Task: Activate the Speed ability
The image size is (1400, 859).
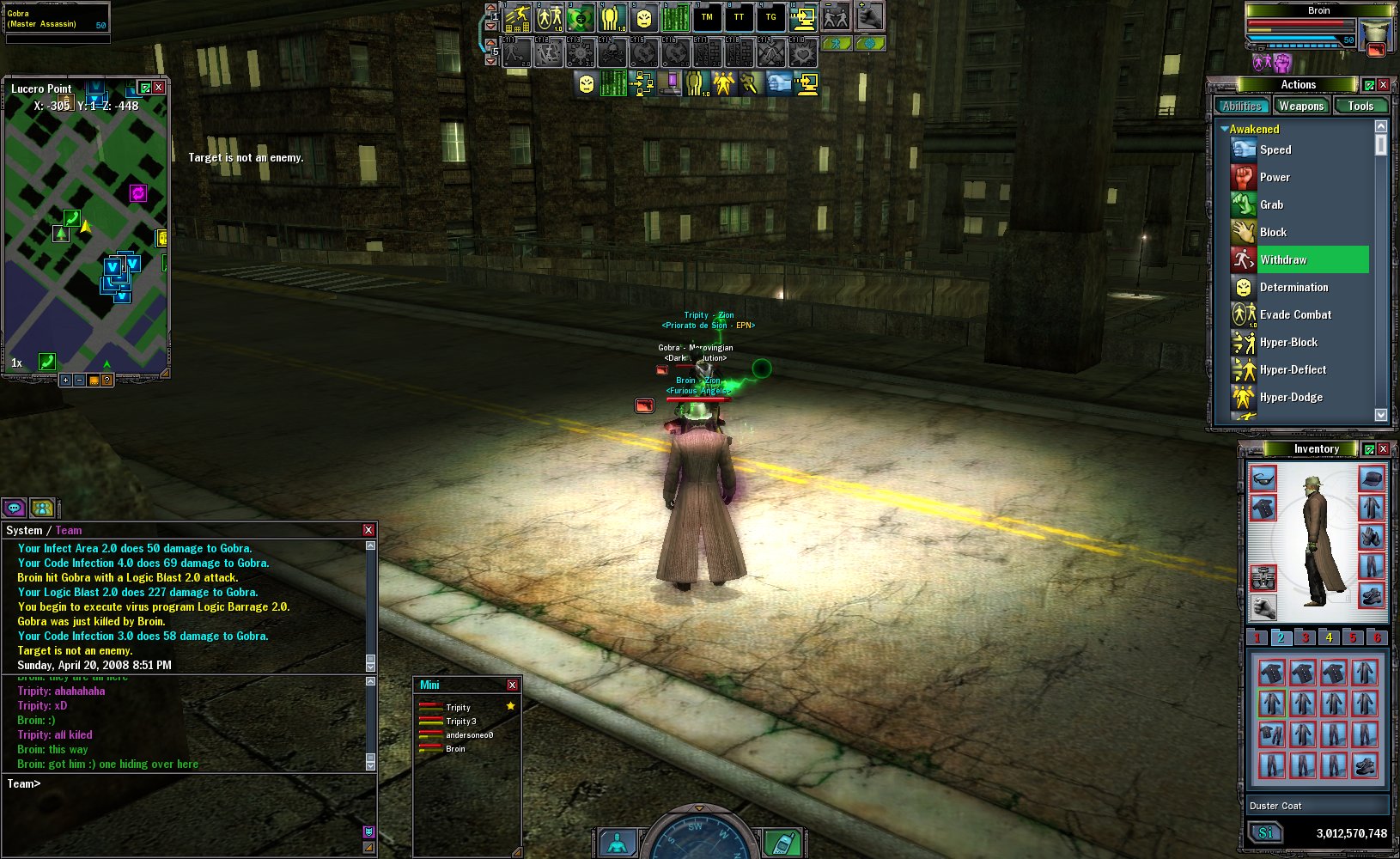Action: click(1275, 149)
